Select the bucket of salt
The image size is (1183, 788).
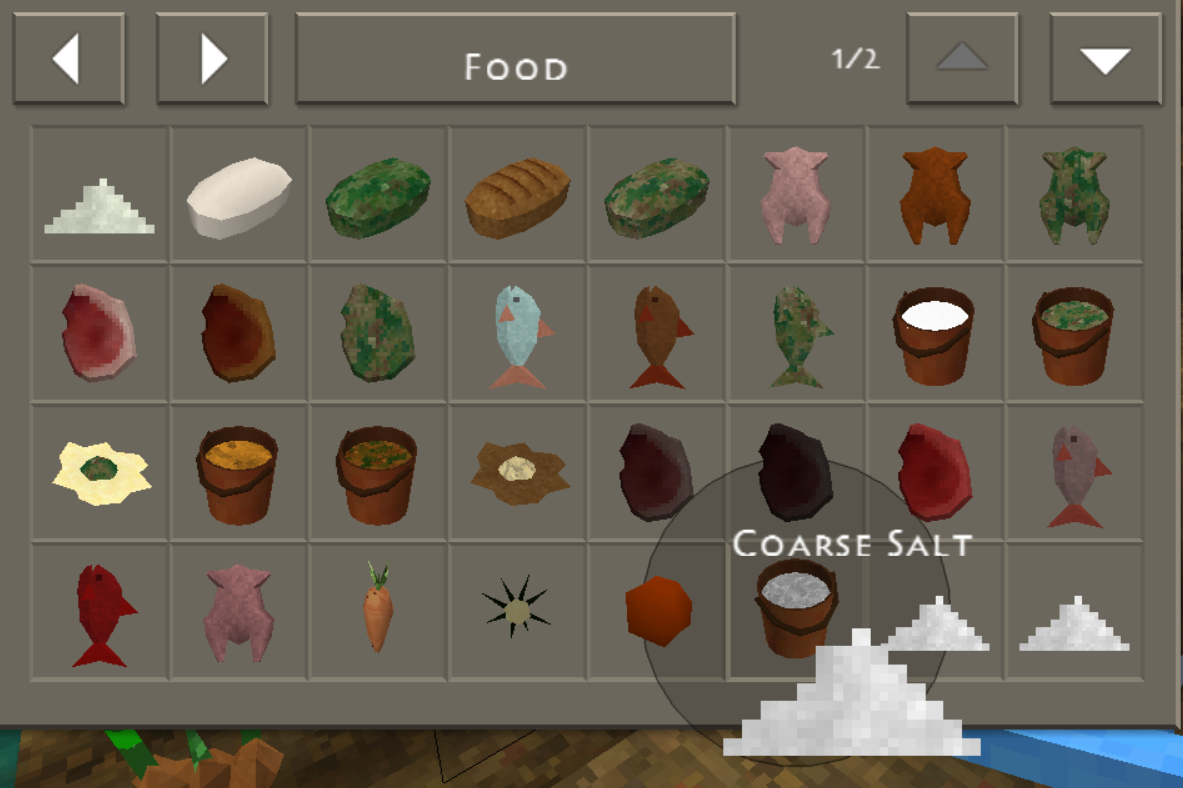click(796, 605)
